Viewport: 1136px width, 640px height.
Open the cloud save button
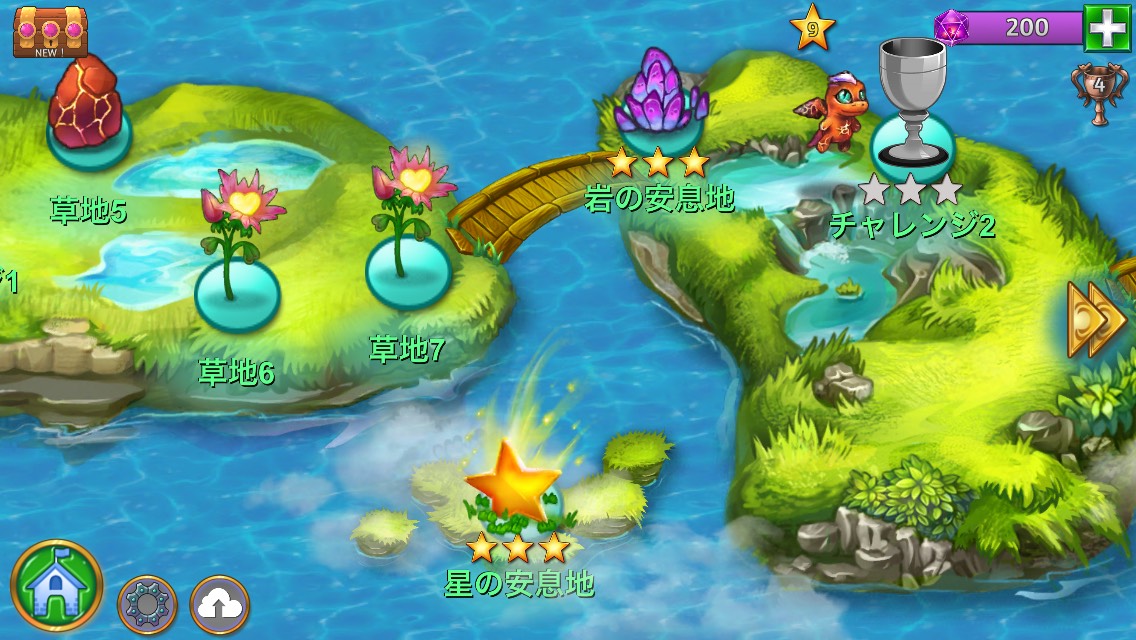tap(219, 604)
